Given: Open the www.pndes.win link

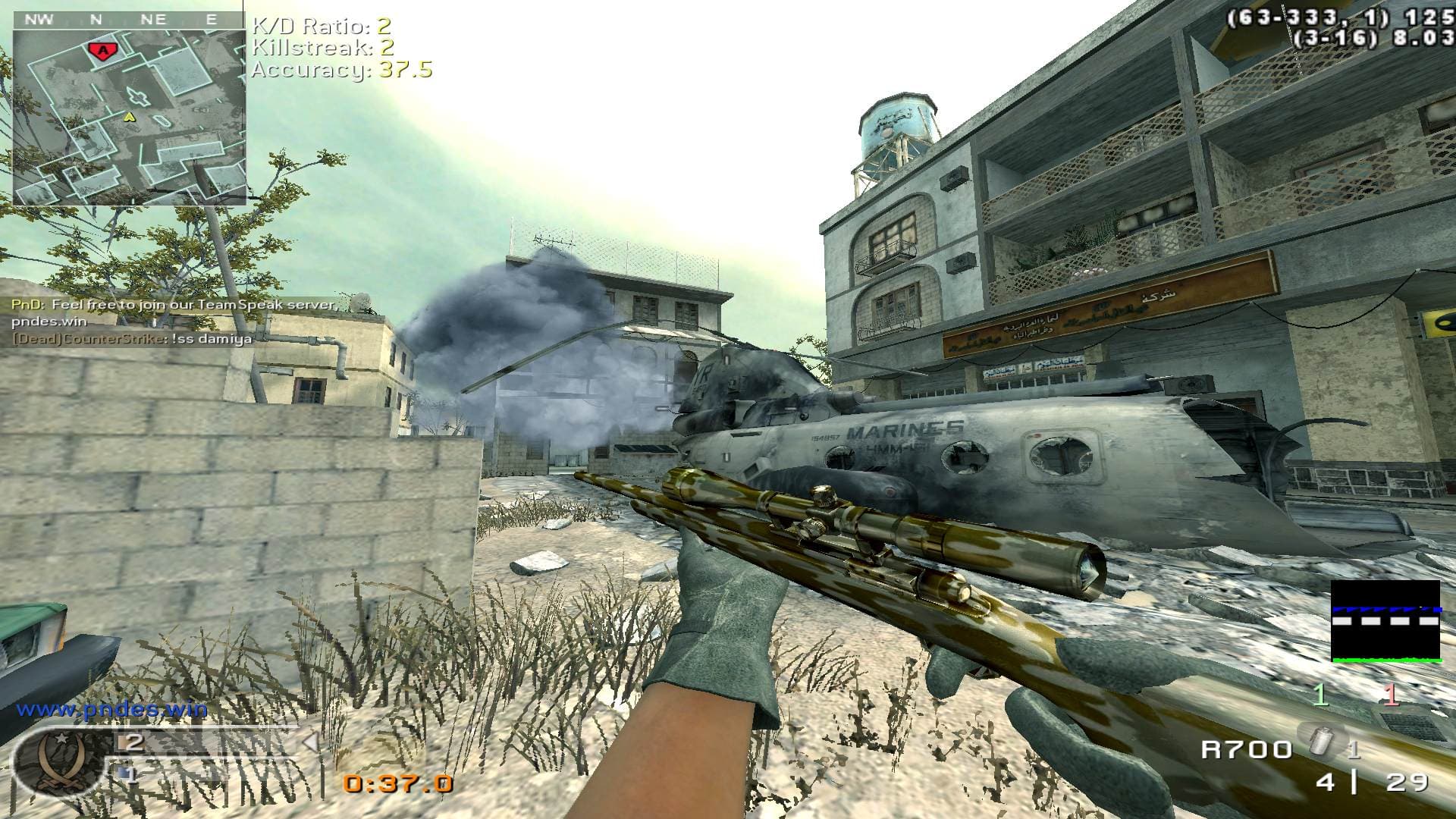Looking at the screenshot, I should click(111, 710).
